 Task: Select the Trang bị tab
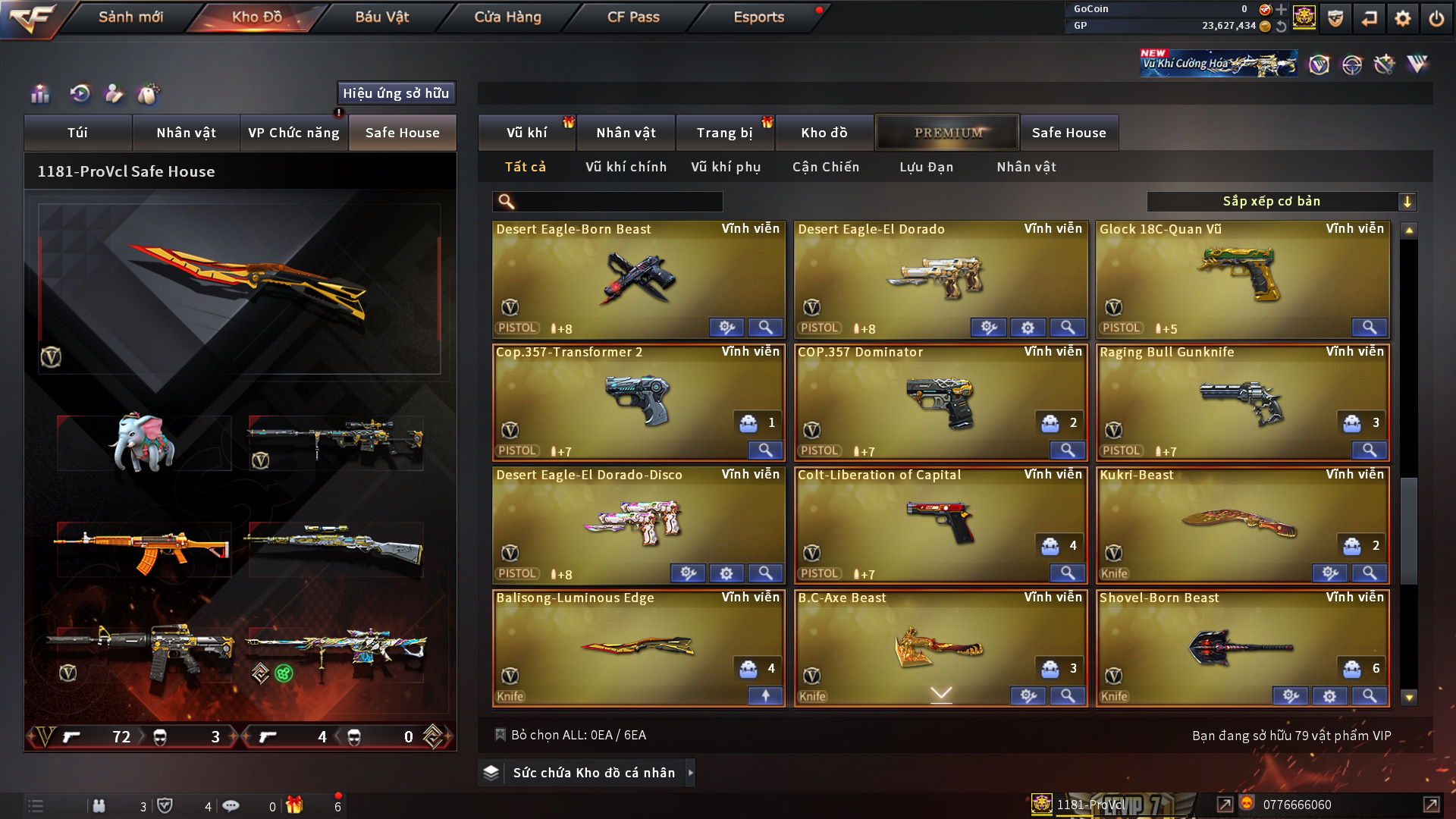(724, 133)
